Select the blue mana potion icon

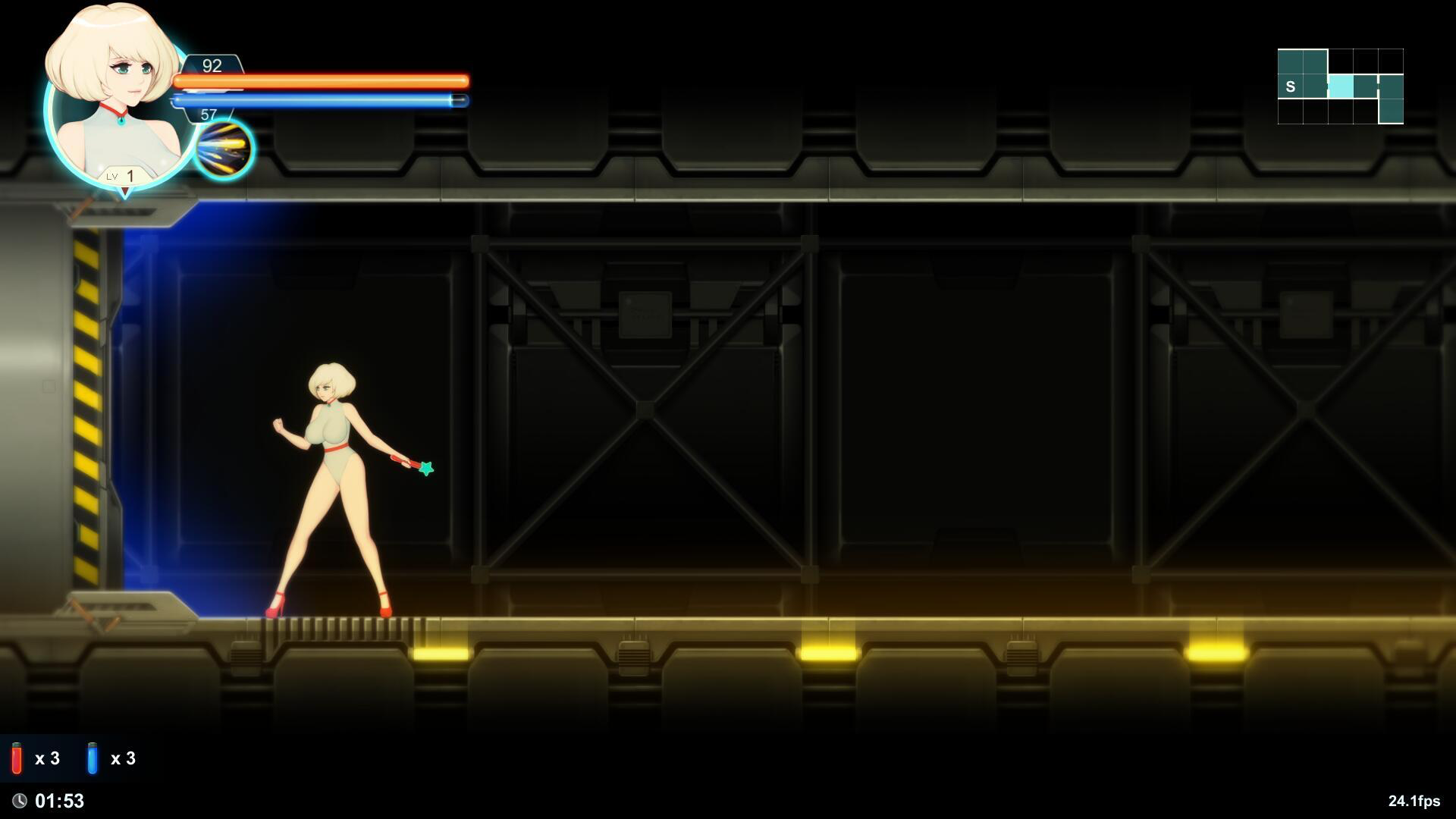(x=93, y=758)
